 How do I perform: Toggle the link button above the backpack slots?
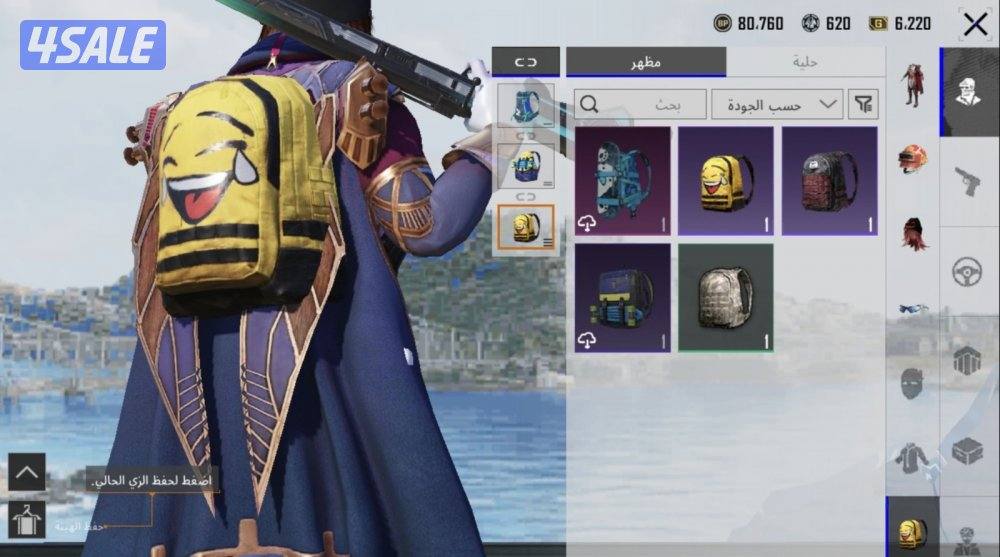(x=526, y=62)
